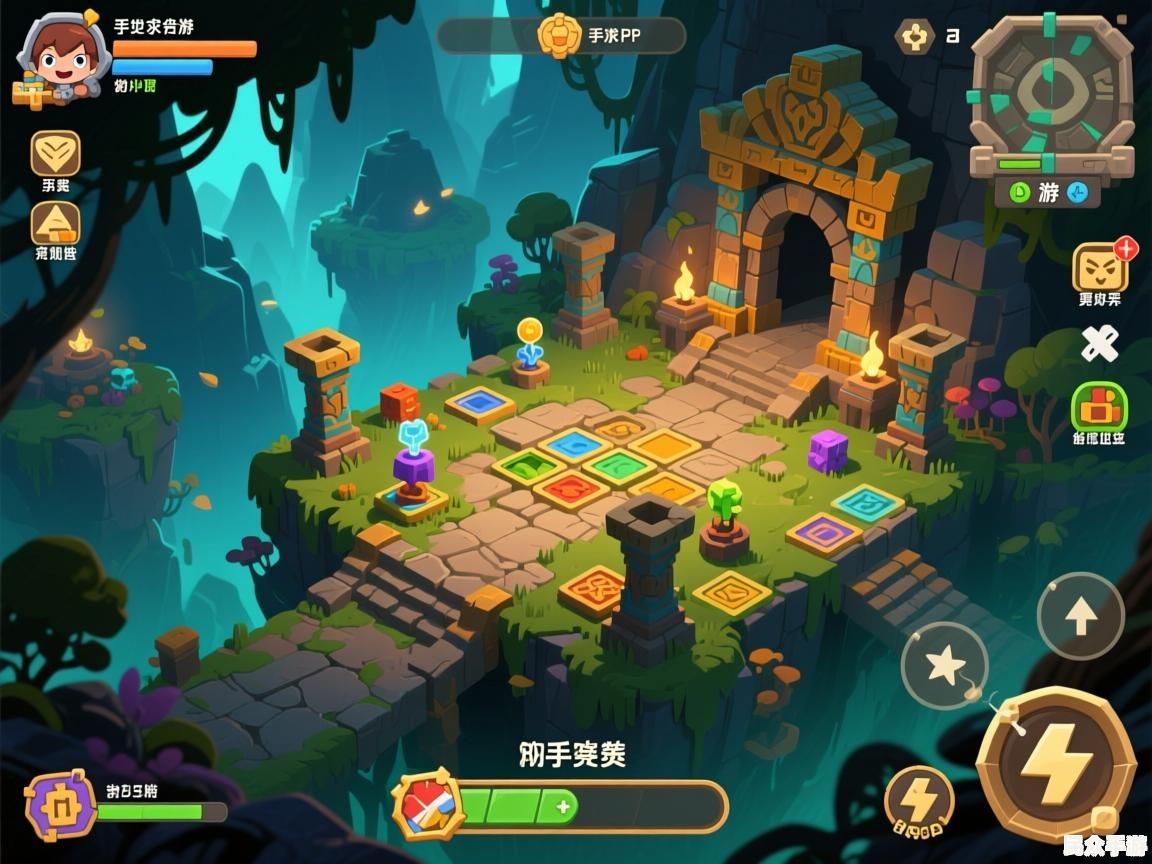Viewport: 1152px width, 864px height.
Task: Trigger the large lightning bolt action
Action: [x=1056, y=767]
